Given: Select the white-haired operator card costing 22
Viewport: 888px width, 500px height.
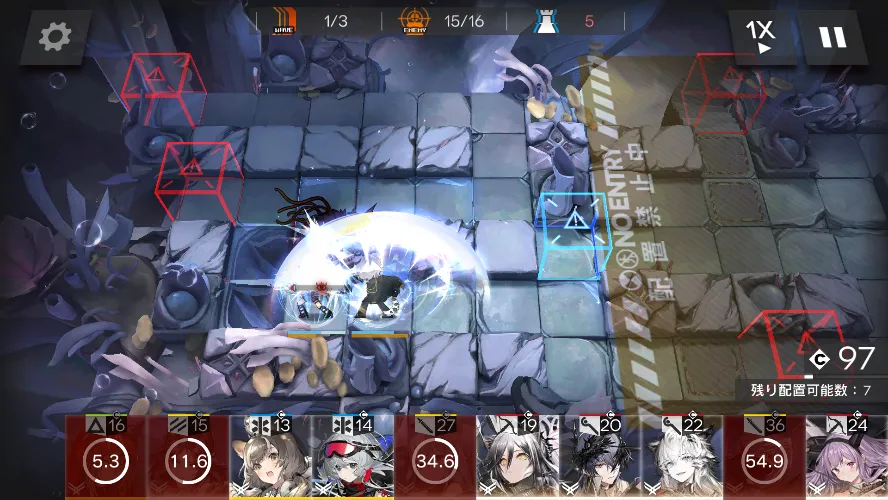Looking at the screenshot, I should (680, 460).
